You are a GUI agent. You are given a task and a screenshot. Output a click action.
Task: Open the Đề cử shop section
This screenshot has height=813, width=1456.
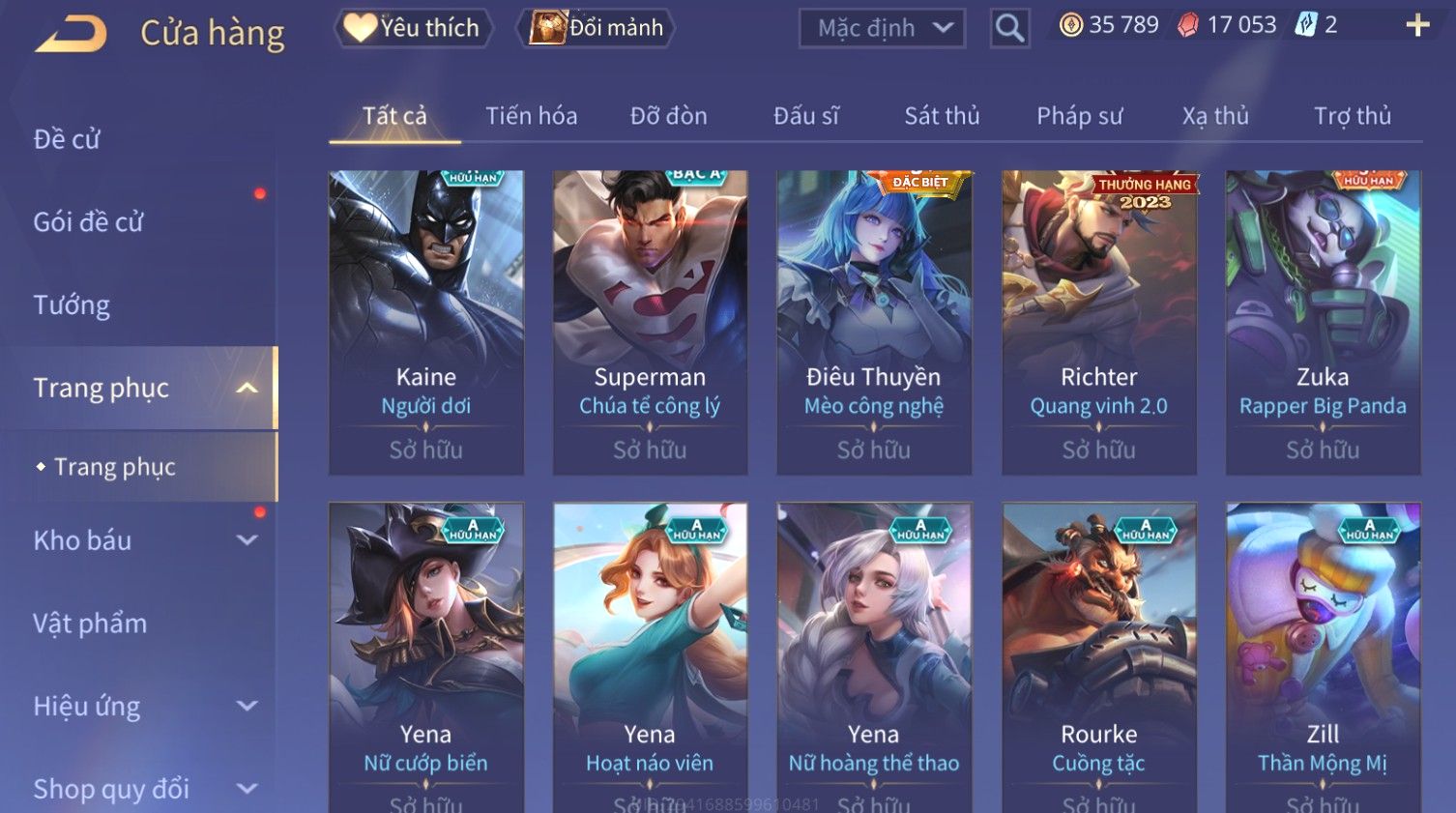coord(67,139)
